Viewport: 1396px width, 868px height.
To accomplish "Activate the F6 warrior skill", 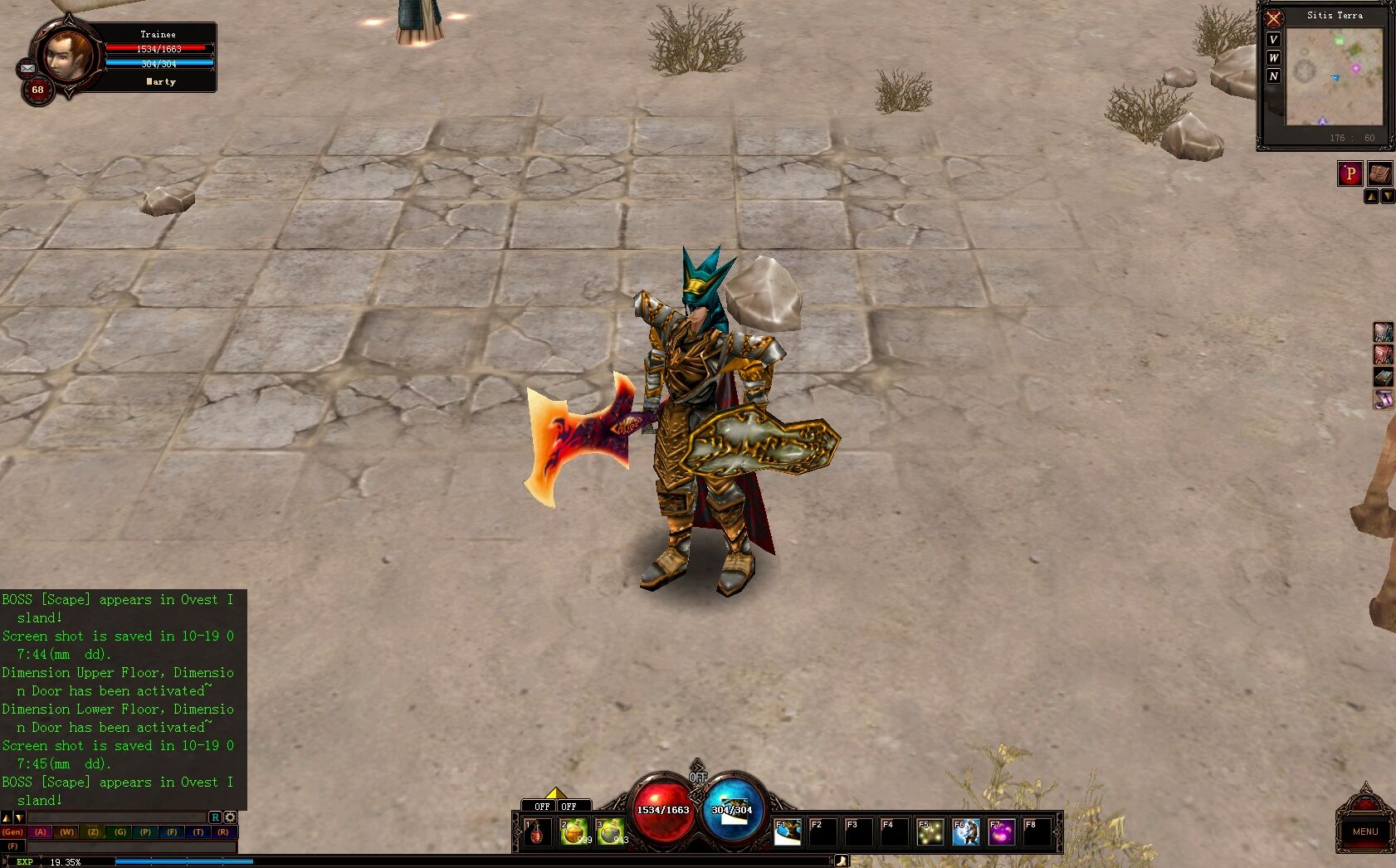I will [x=966, y=832].
